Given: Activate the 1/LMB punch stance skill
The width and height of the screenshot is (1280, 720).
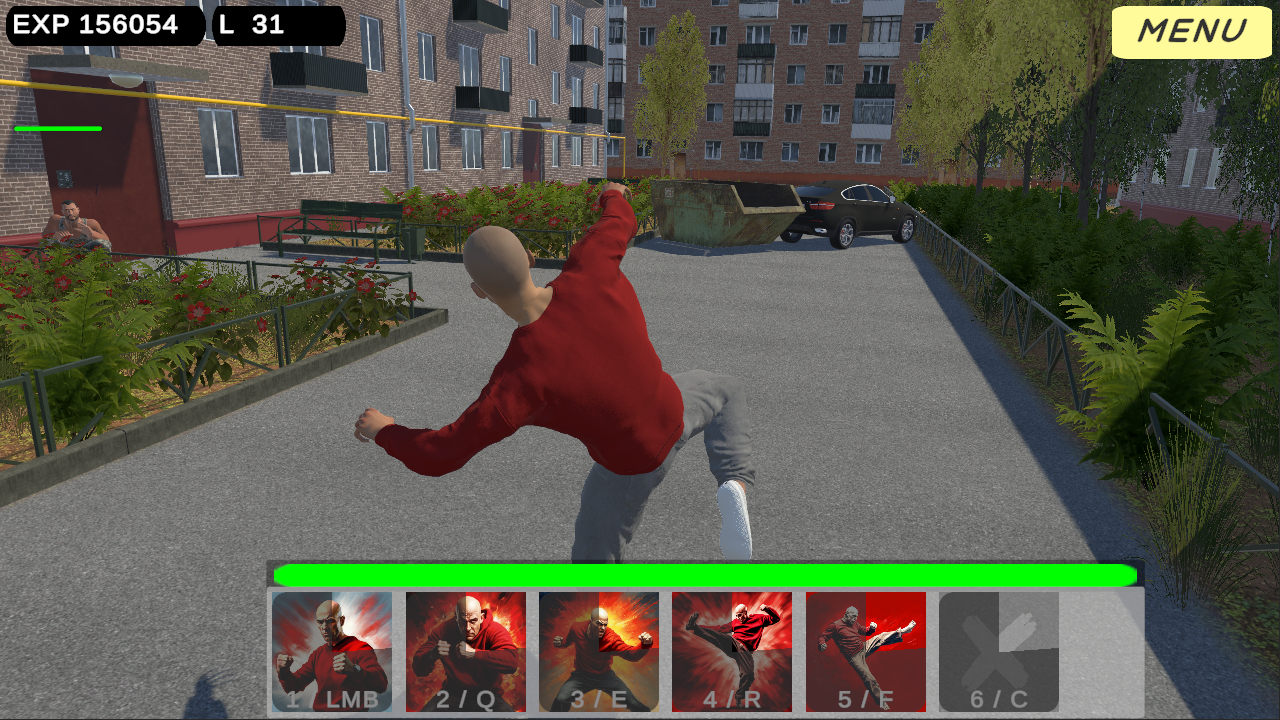Looking at the screenshot, I should (x=332, y=650).
